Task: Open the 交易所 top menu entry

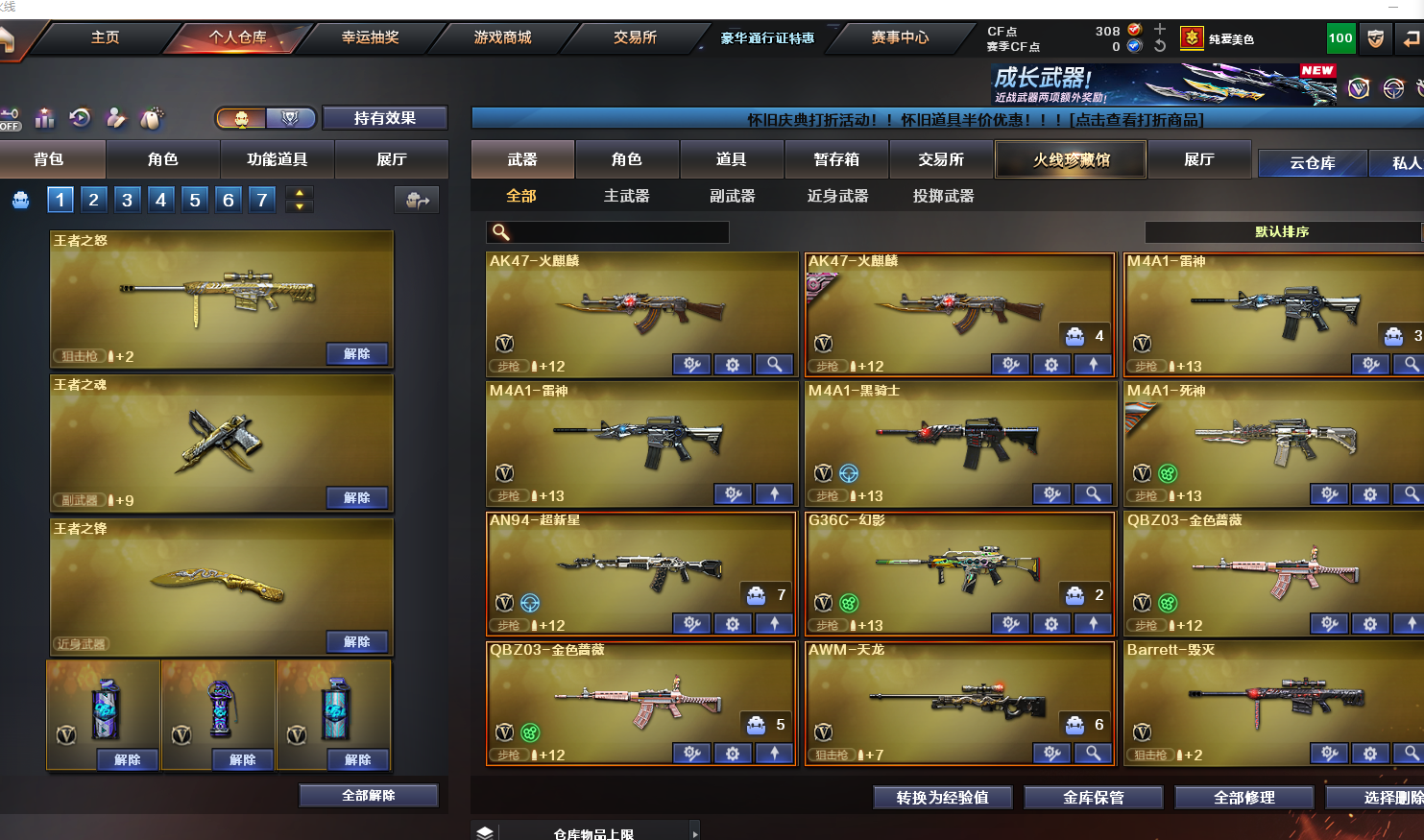Action: click(x=635, y=37)
